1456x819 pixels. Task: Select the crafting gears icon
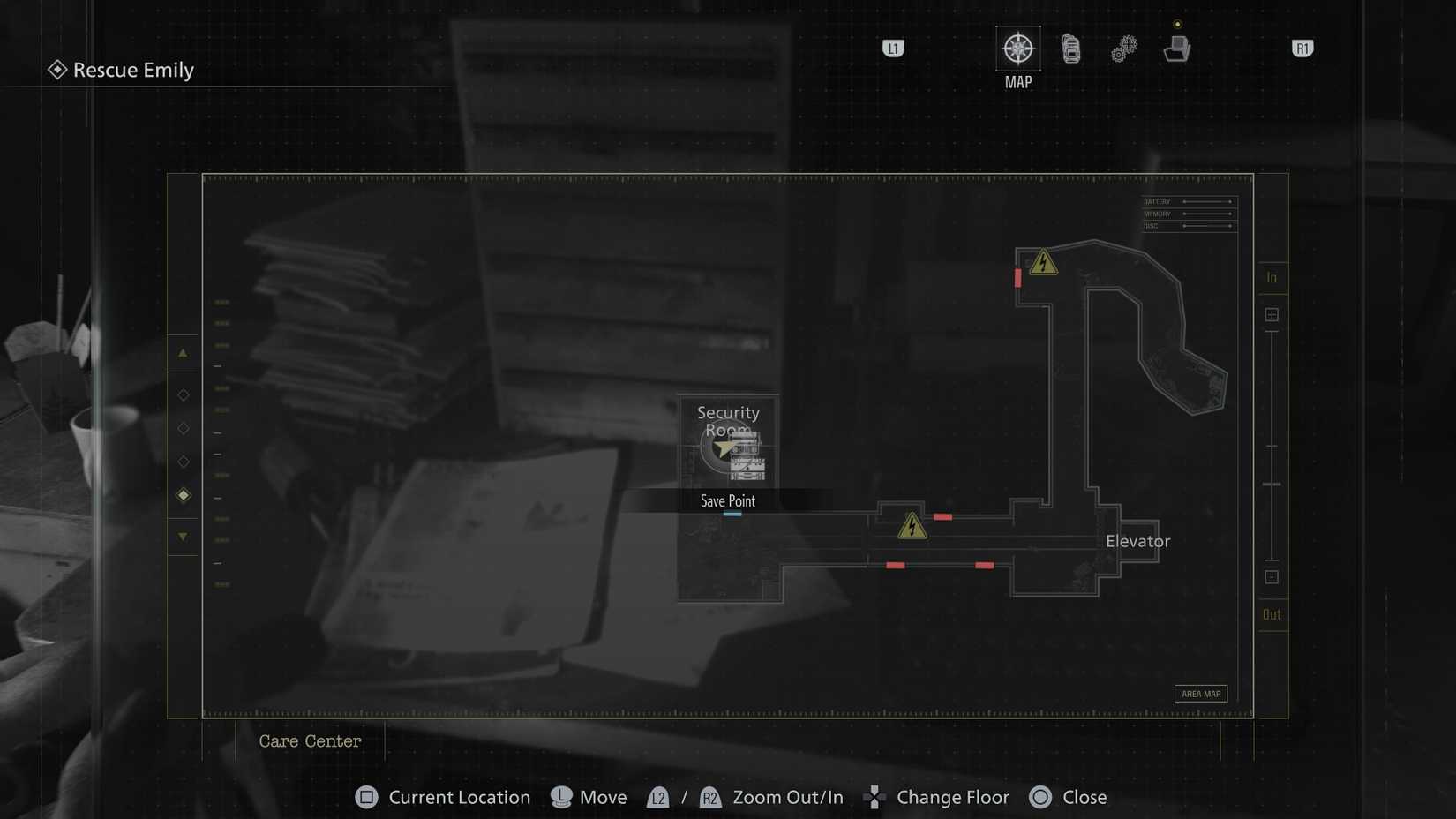pos(1122,49)
